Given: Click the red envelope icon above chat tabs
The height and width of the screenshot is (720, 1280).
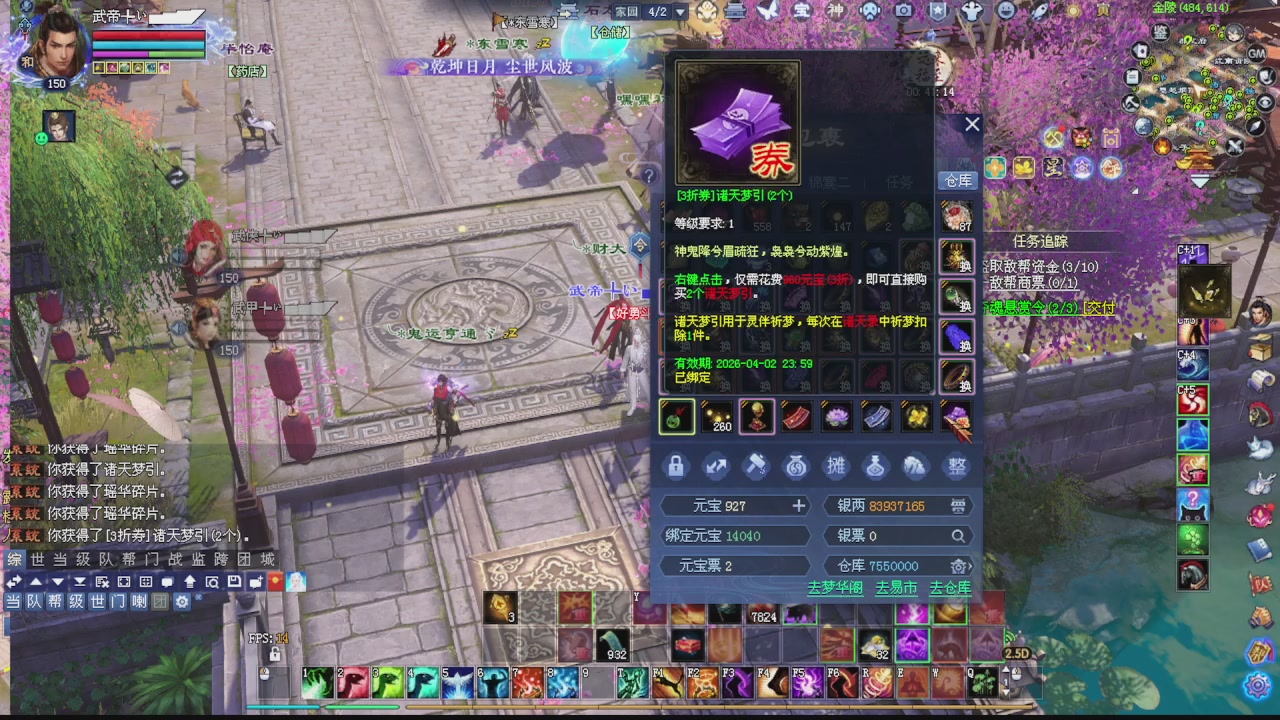Looking at the screenshot, I should coord(275,582).
